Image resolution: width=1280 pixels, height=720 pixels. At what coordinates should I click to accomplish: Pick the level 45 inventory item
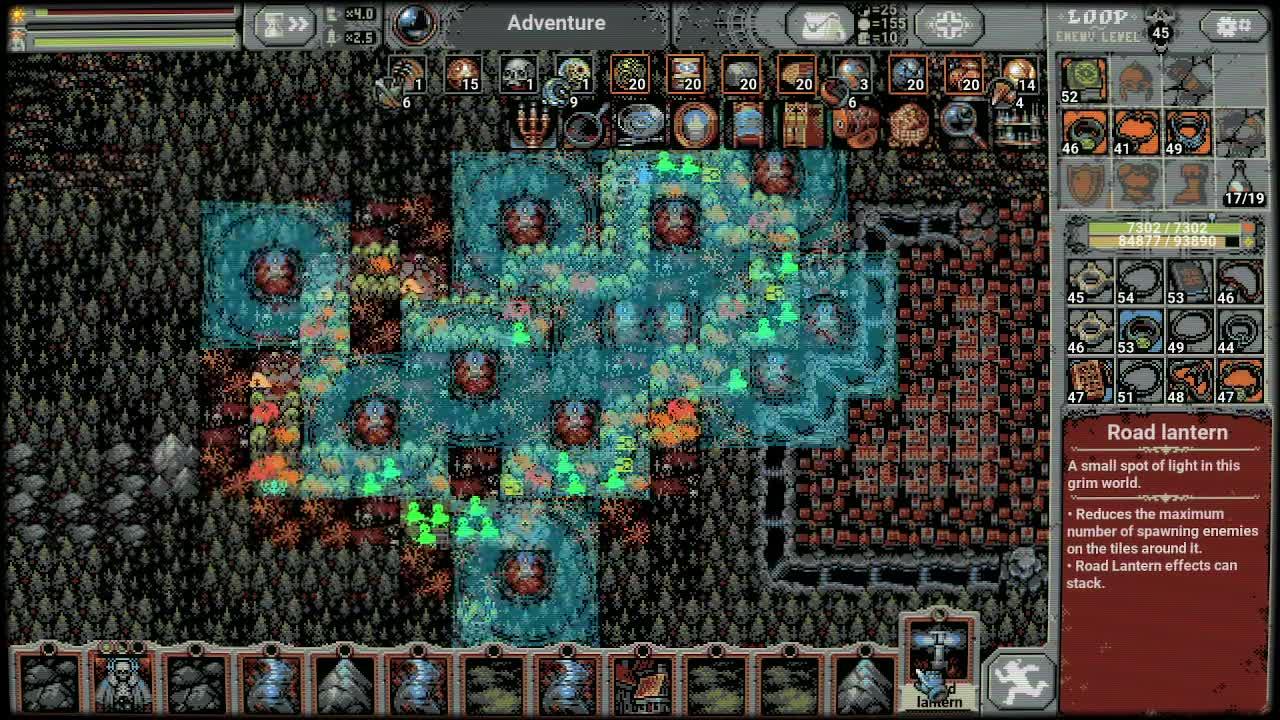click(1088, 281)
